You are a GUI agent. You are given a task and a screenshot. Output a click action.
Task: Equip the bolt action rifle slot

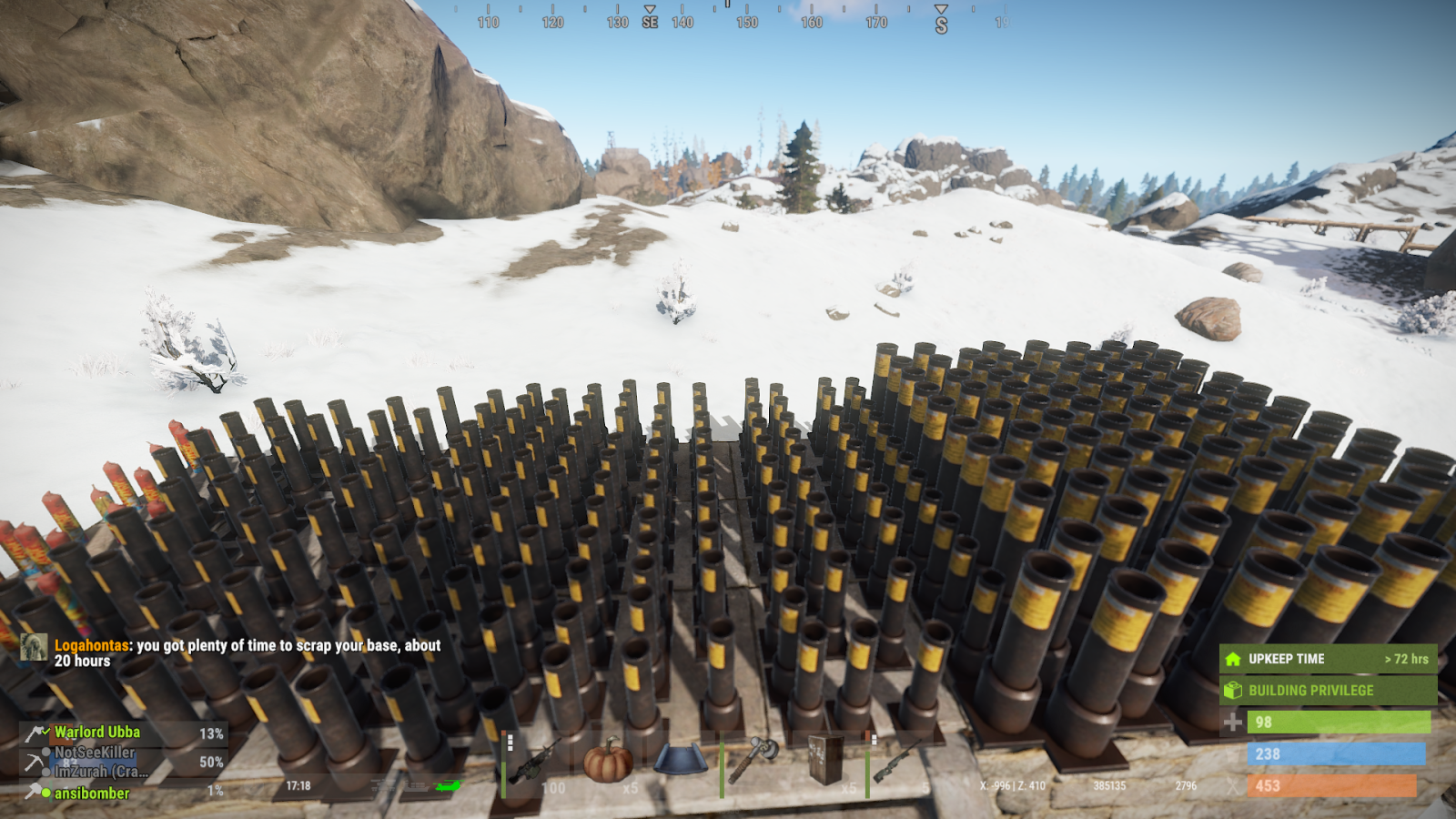899,761
